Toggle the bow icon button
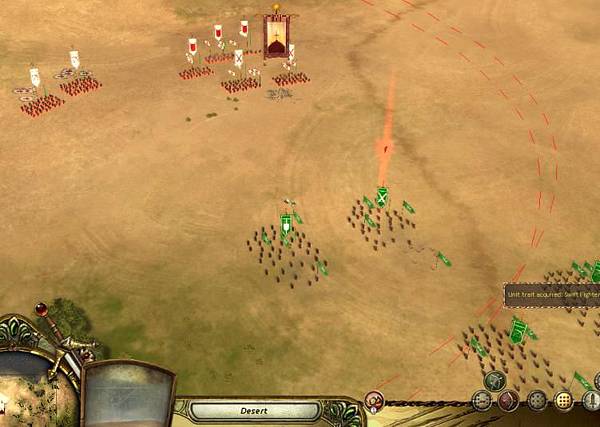Image resolution: width=600 pixels, height=427 pixels. tap(494, 380)
